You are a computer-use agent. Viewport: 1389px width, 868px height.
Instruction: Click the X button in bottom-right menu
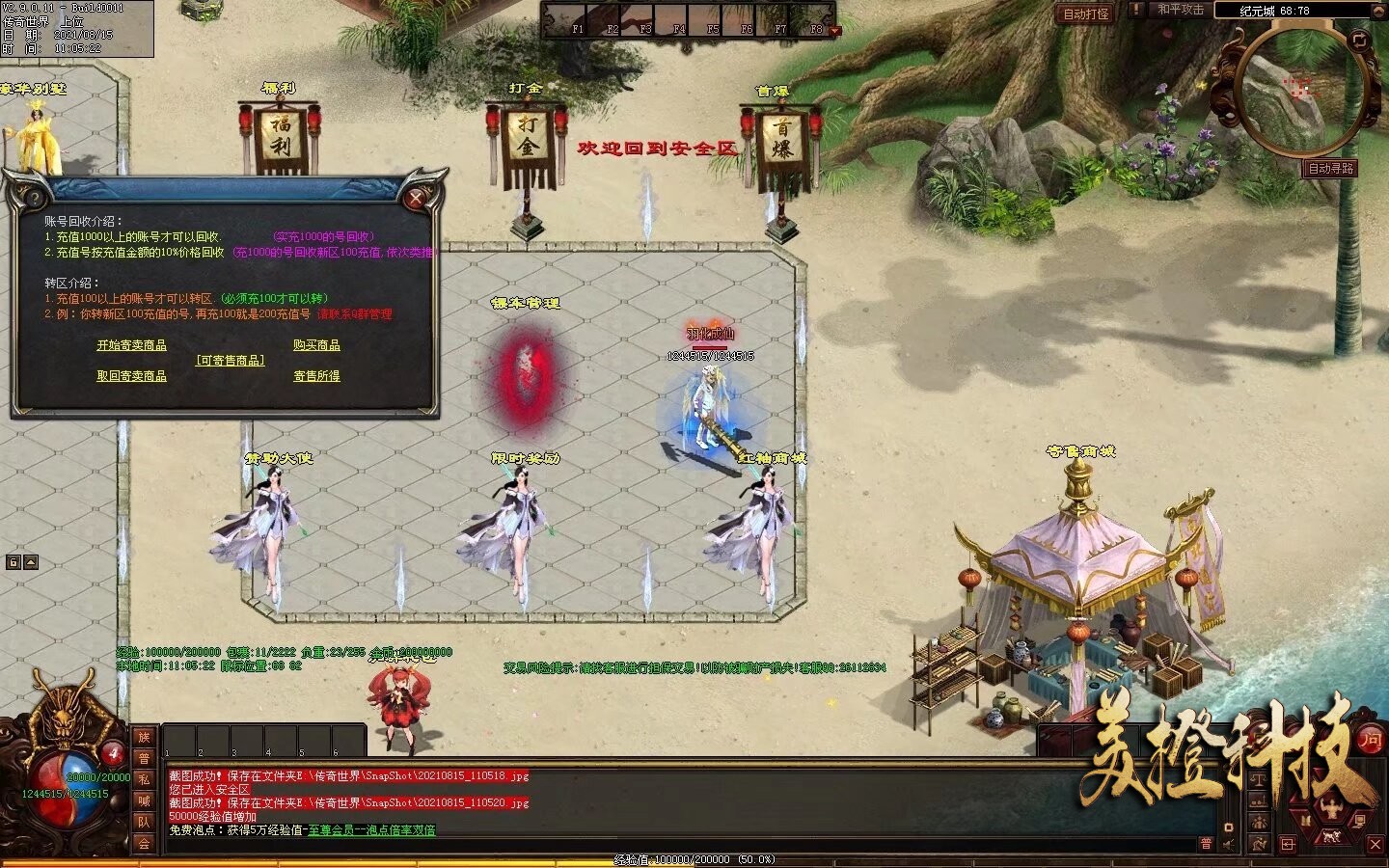1375,845
